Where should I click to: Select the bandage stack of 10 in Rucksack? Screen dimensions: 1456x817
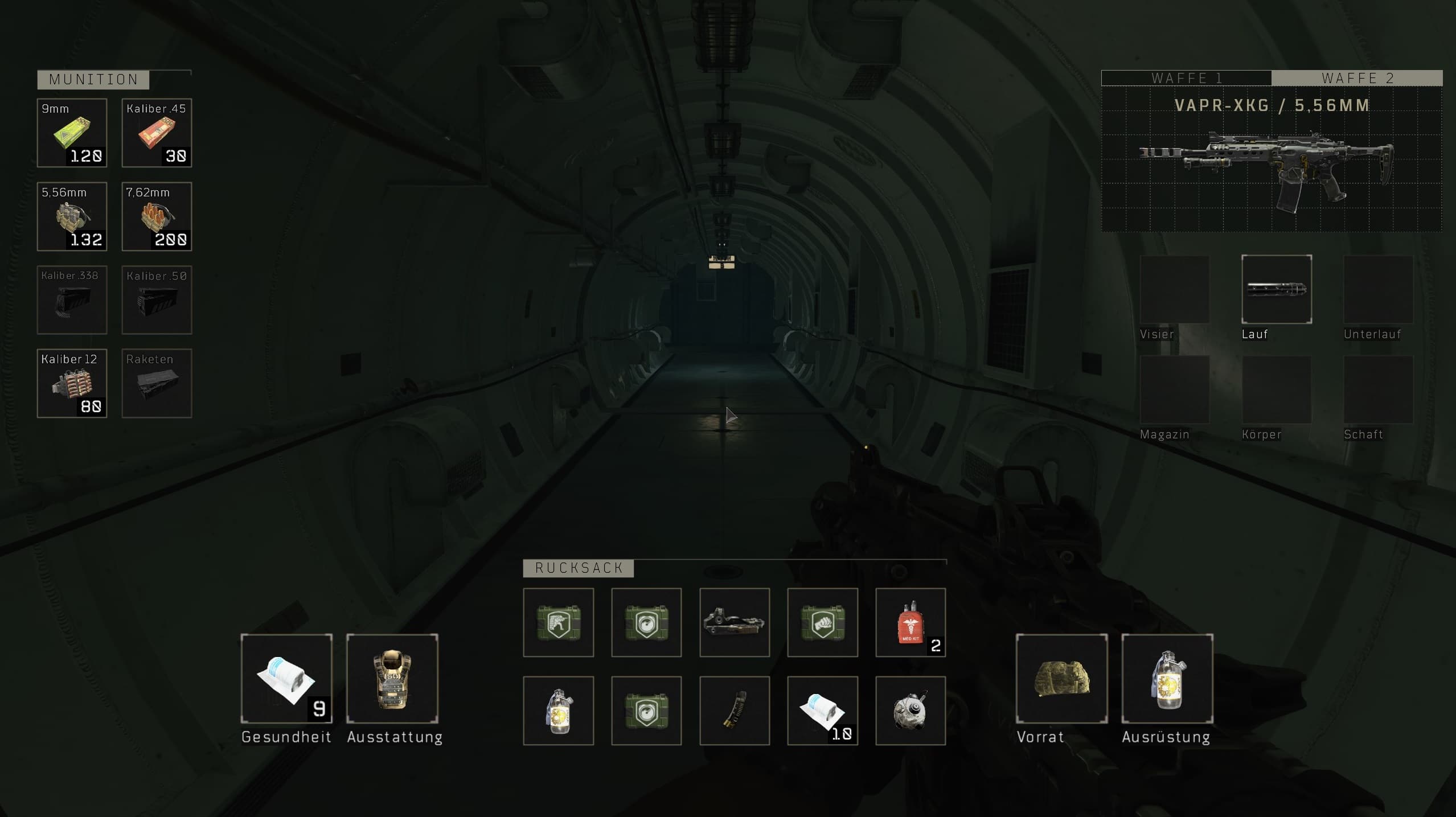(x=822, y=711)
